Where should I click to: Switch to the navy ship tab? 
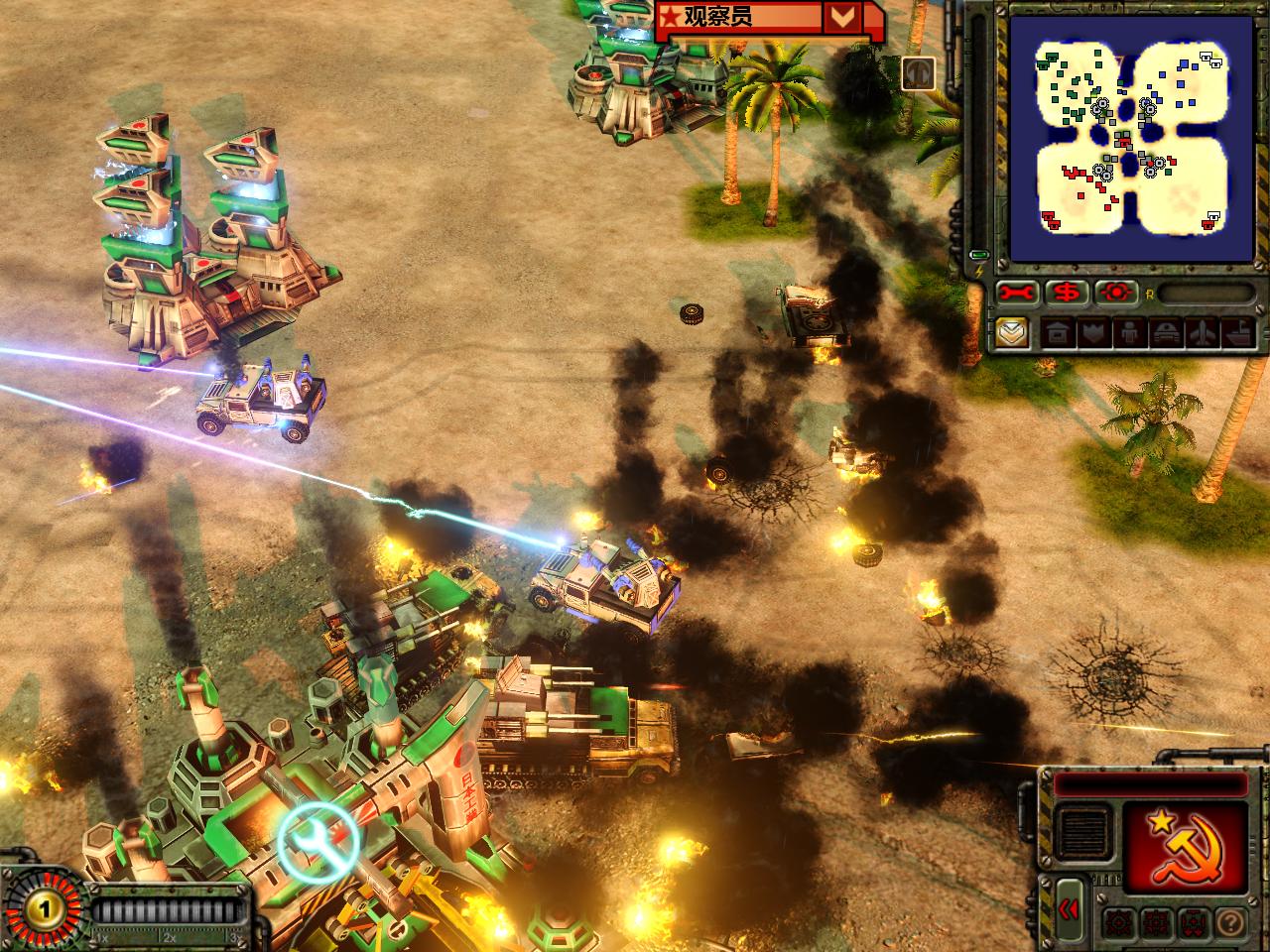1238,333
